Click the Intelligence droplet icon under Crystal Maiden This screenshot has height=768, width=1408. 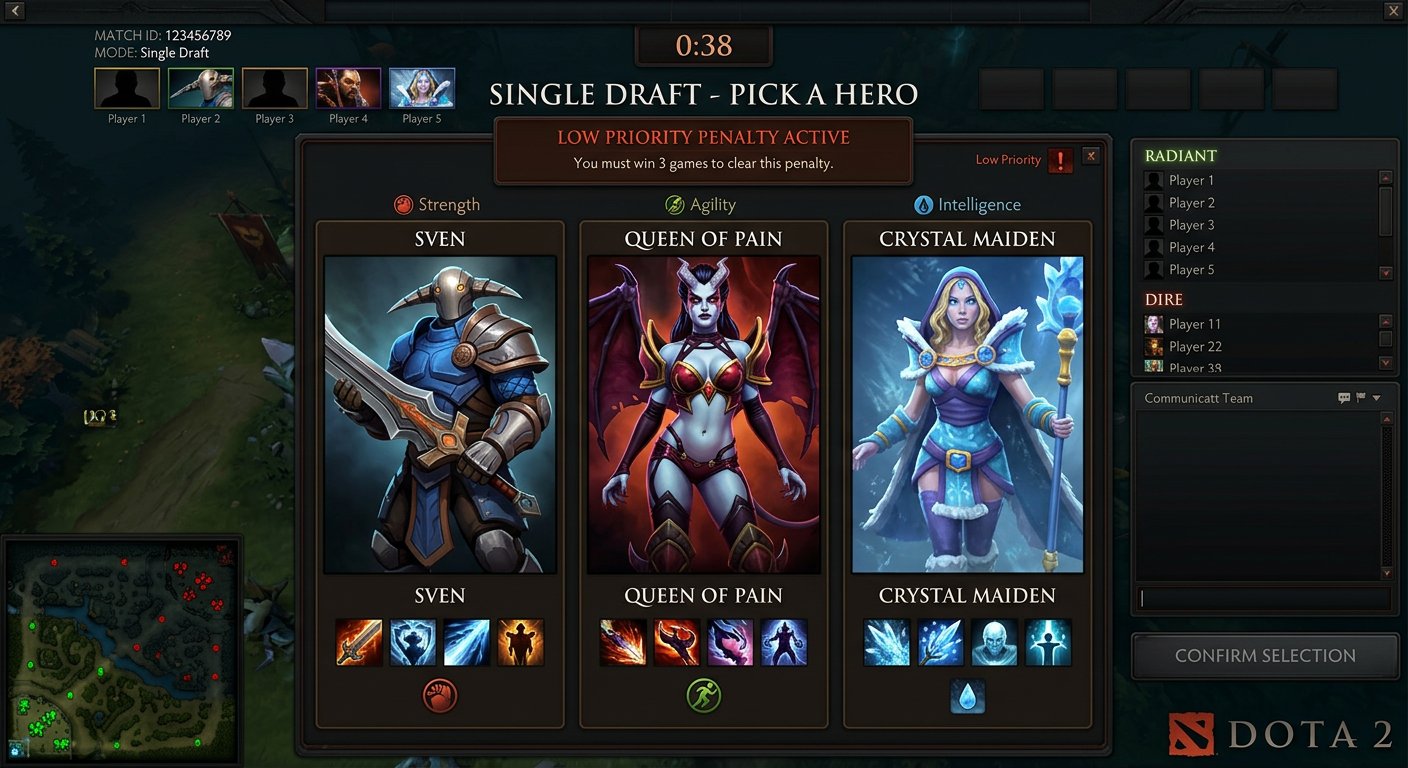967,696
